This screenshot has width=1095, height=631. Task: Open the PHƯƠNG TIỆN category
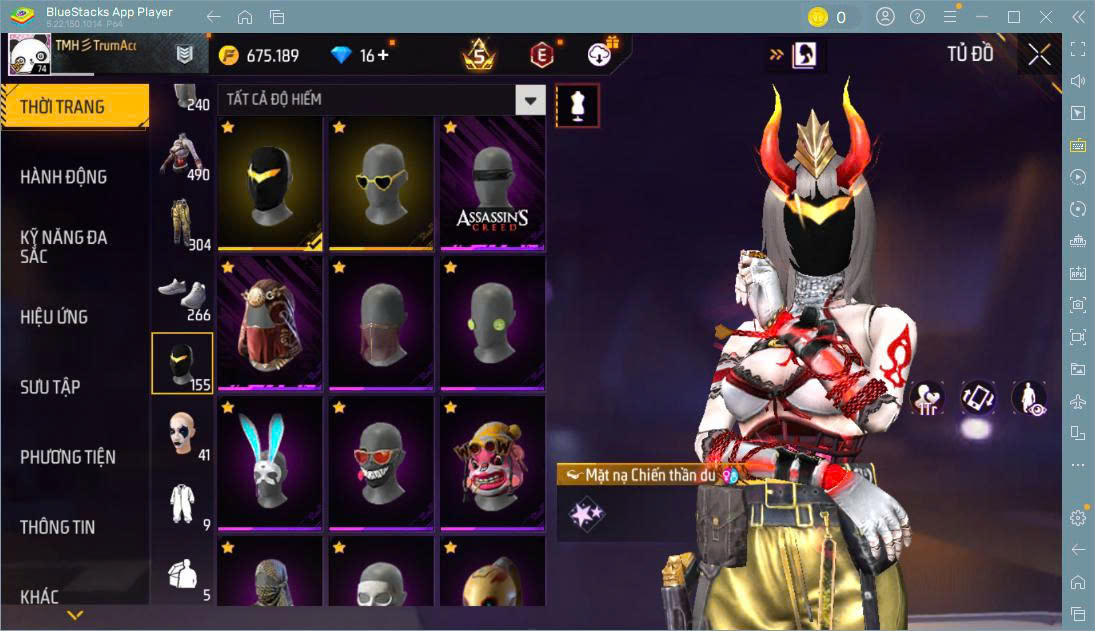[x=68, y=457]
